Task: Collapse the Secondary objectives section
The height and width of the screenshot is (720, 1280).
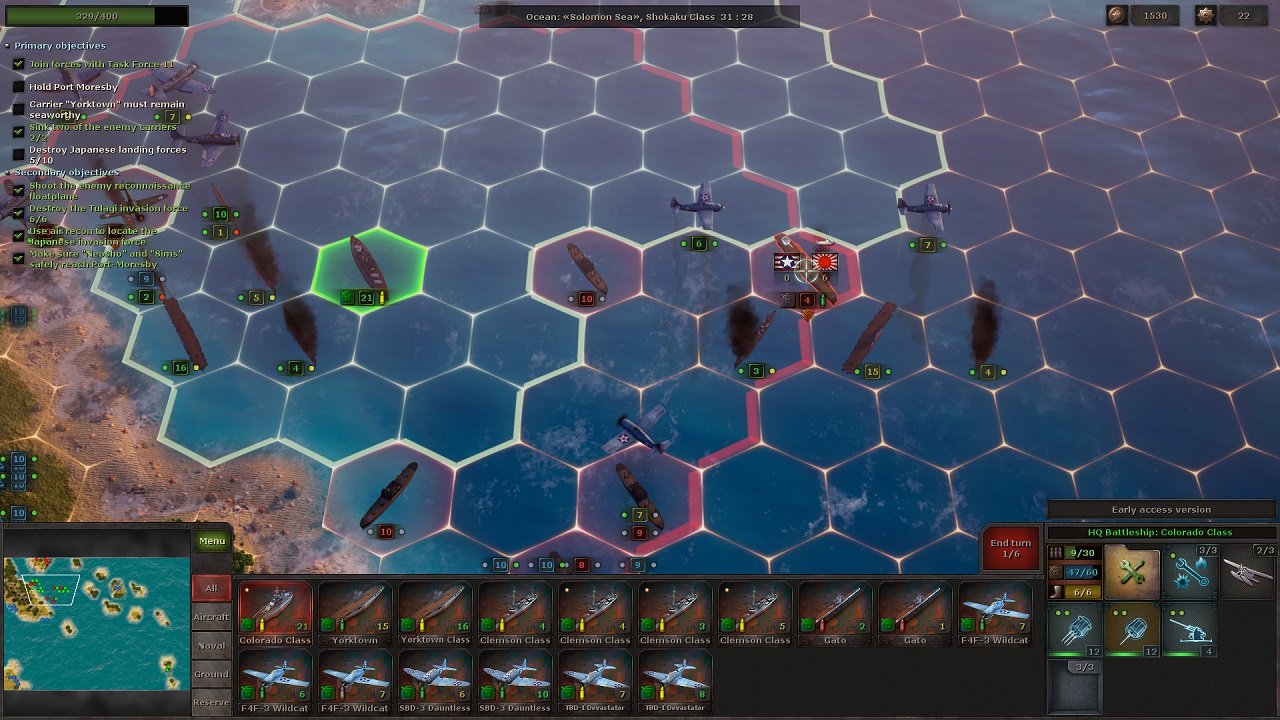Action: click(x=10, y=172)
